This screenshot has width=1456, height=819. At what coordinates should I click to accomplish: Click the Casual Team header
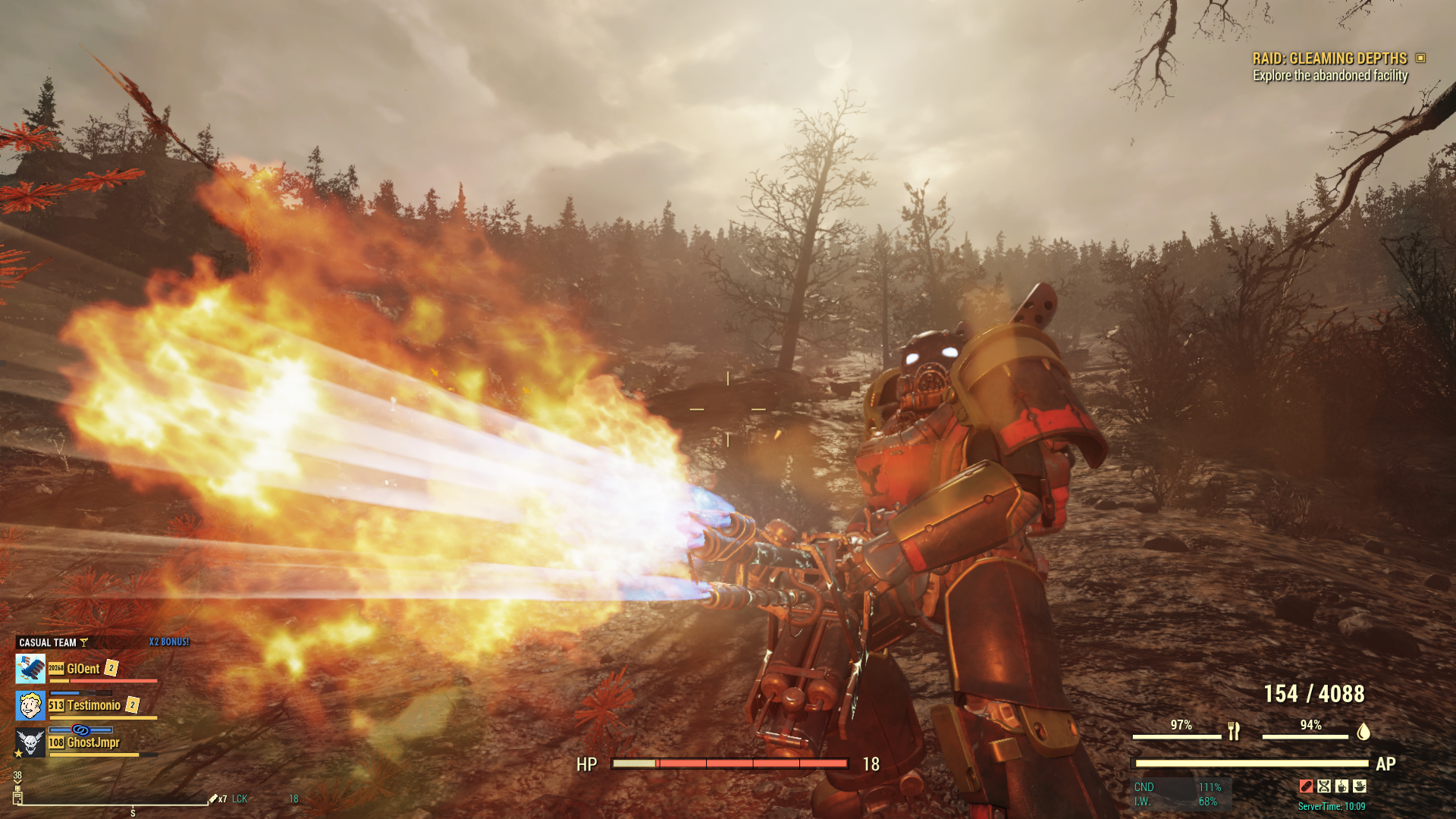pos(48,642)
